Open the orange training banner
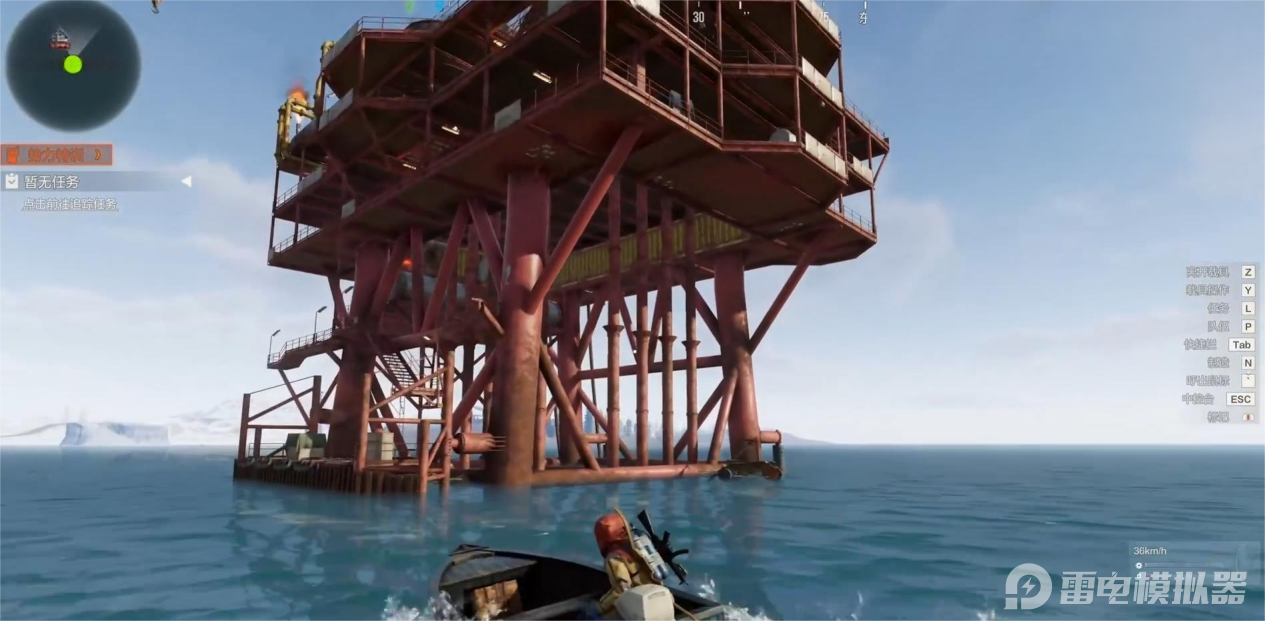Viewport: 1265px width, 621px height. coord(56,155)
